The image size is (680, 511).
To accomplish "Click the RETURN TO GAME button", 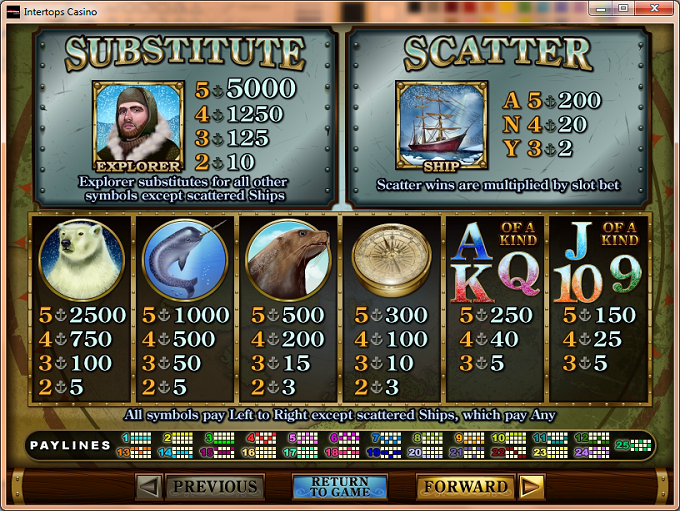I will click(339, 487).
